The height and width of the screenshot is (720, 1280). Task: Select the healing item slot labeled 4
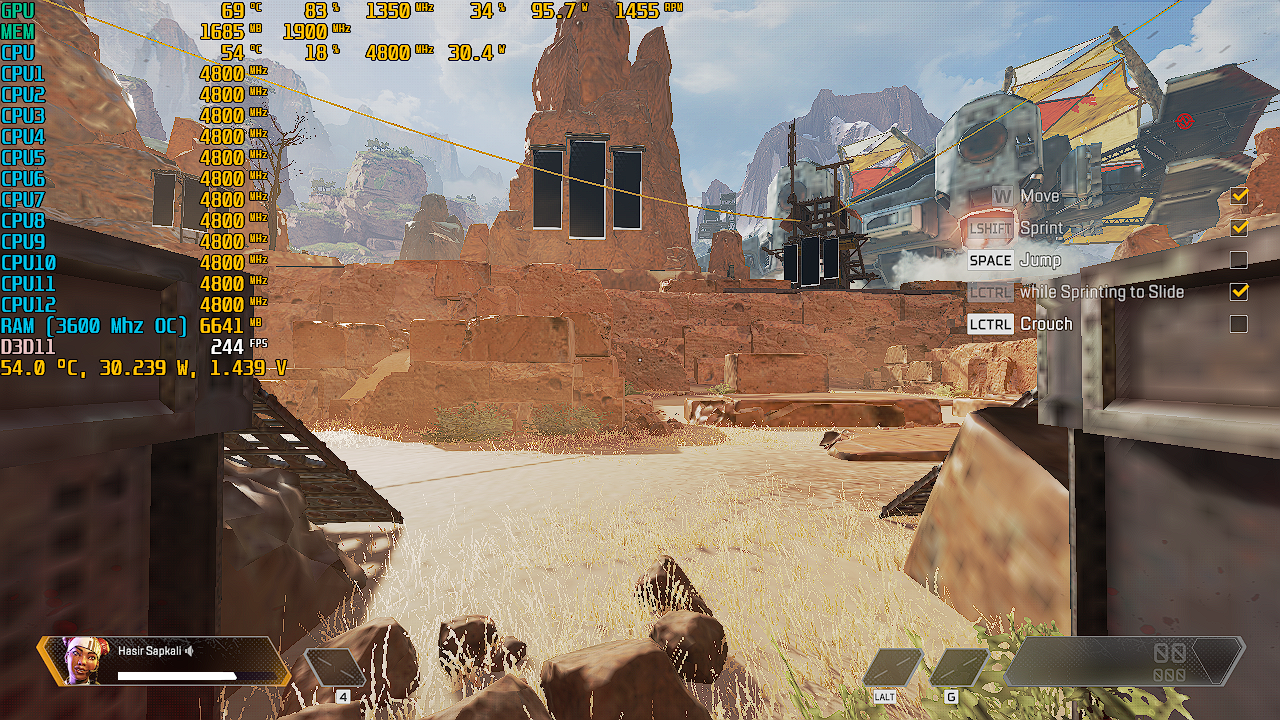335,668
